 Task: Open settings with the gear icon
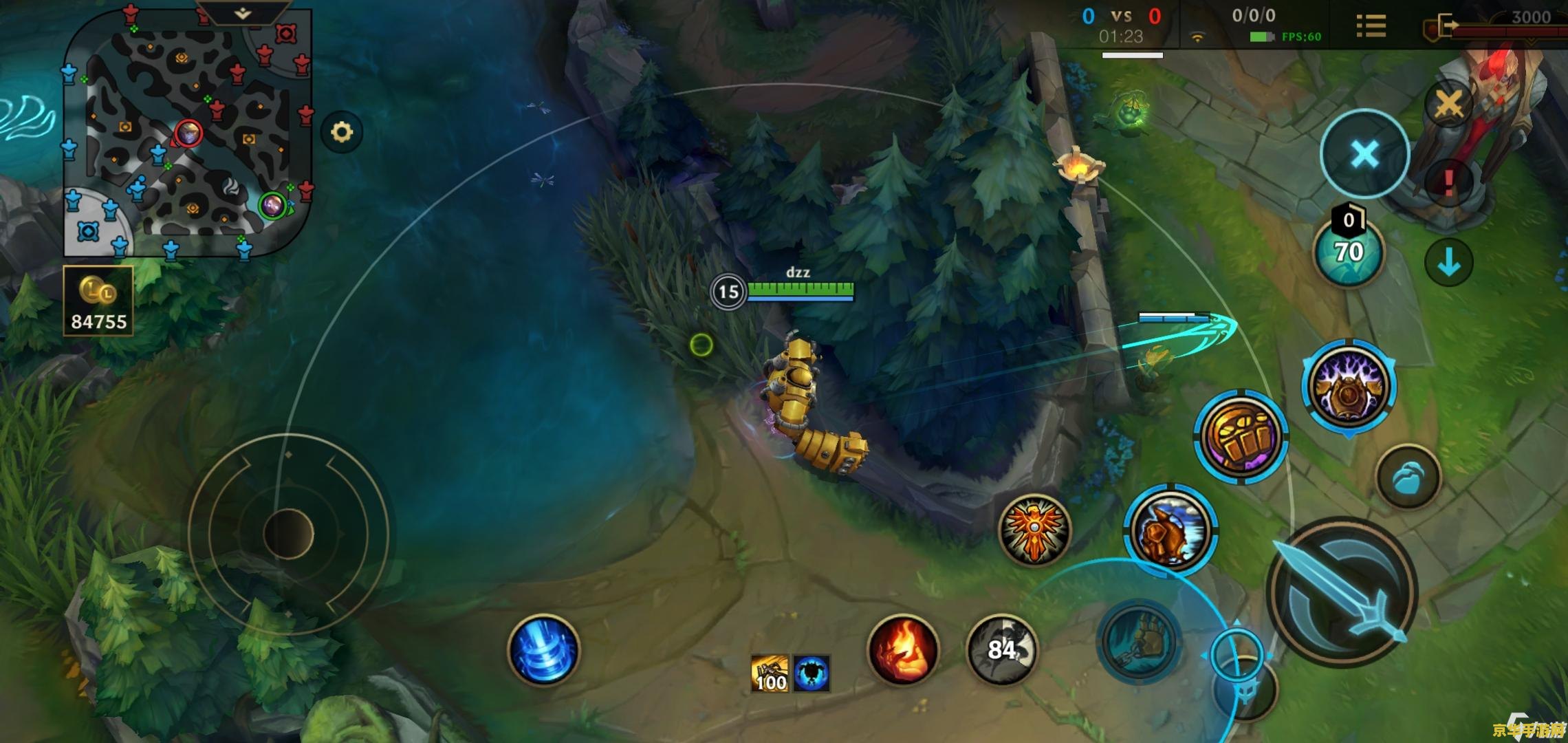(x=342, y=131)
